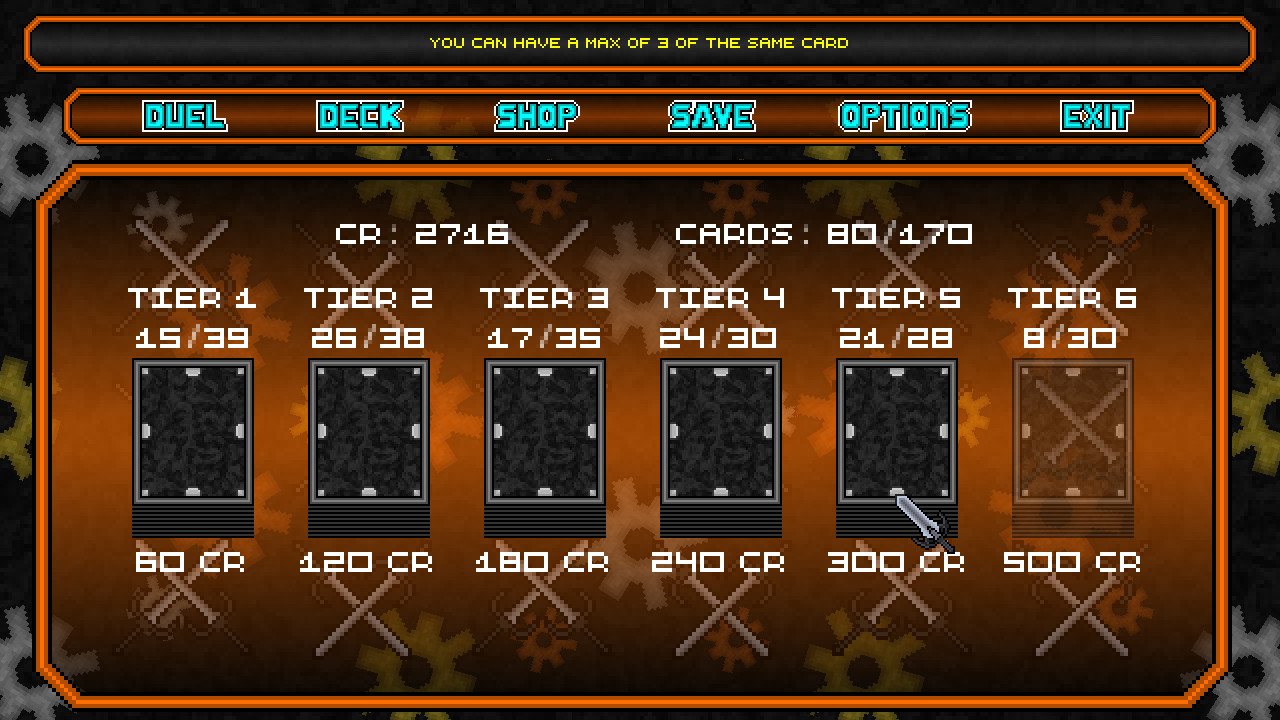The width and height of the screenshot is (1280, 720).
Task: Select the grayed-out Tier 6 card pack
Action: point(1072,440)
